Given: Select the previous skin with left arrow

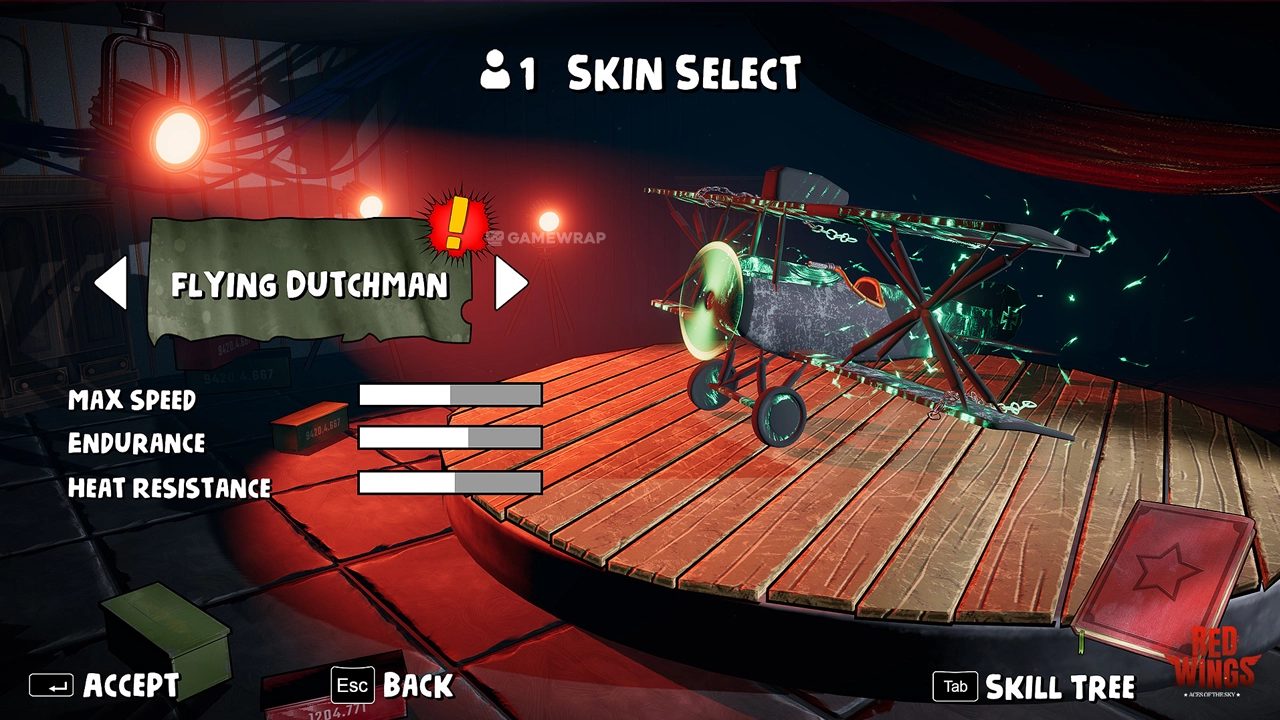Looking at the screenshot, I should click(x=111, y=284).
